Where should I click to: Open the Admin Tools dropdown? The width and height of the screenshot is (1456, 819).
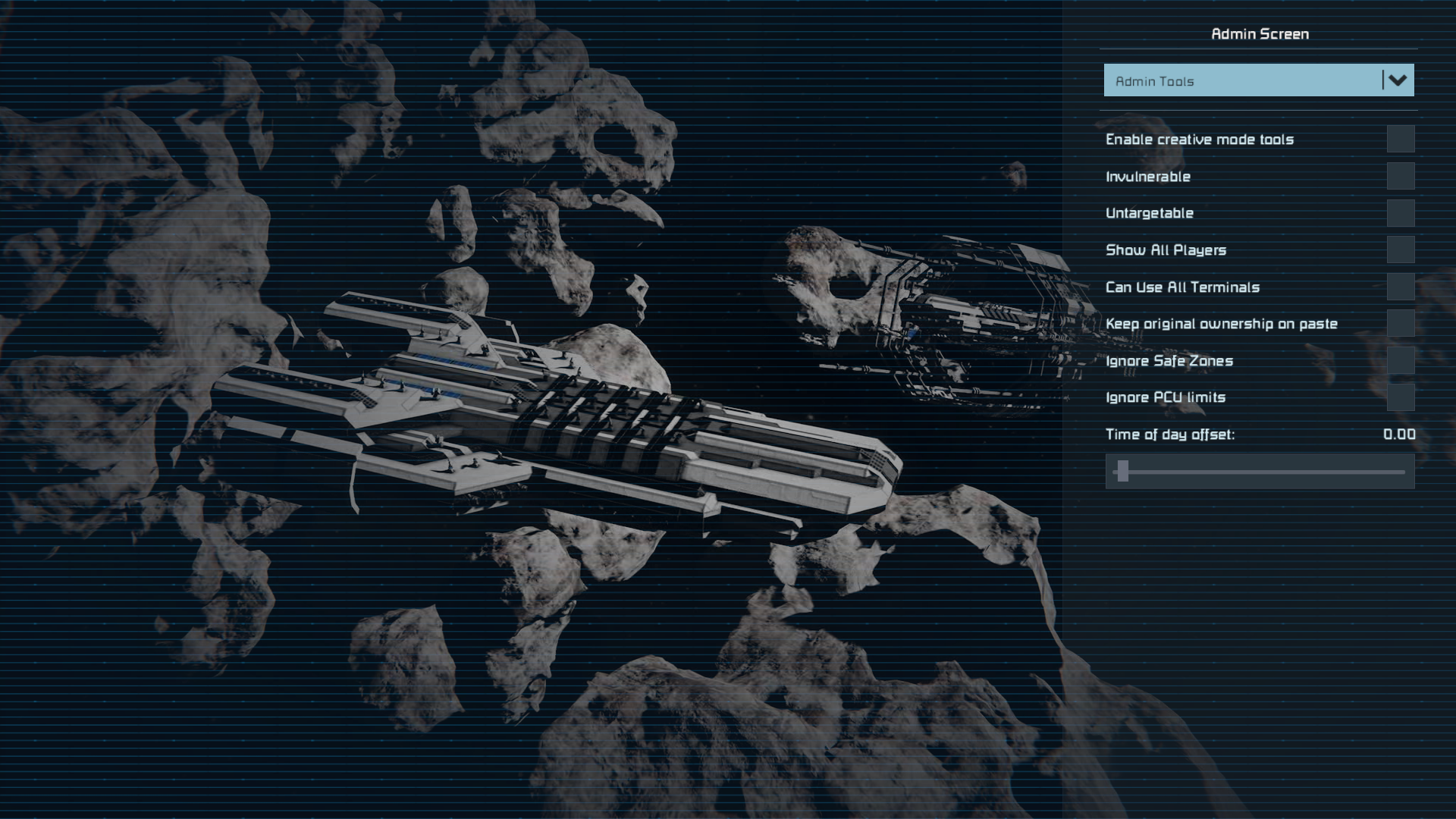(1258, 80)
